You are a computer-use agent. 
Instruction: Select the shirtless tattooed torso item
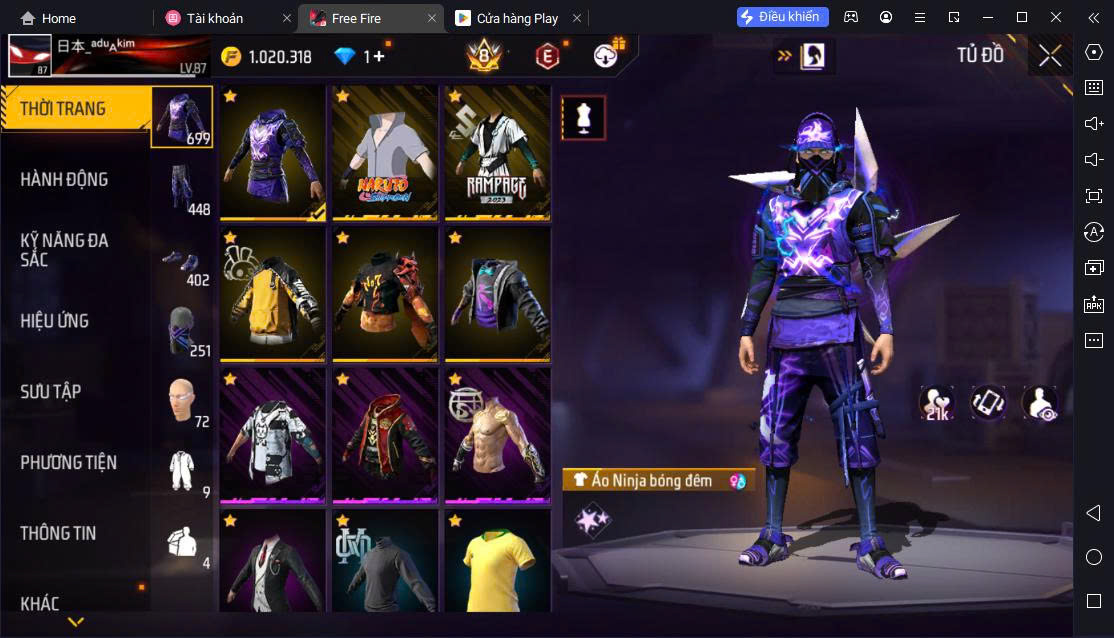[497, 435]
